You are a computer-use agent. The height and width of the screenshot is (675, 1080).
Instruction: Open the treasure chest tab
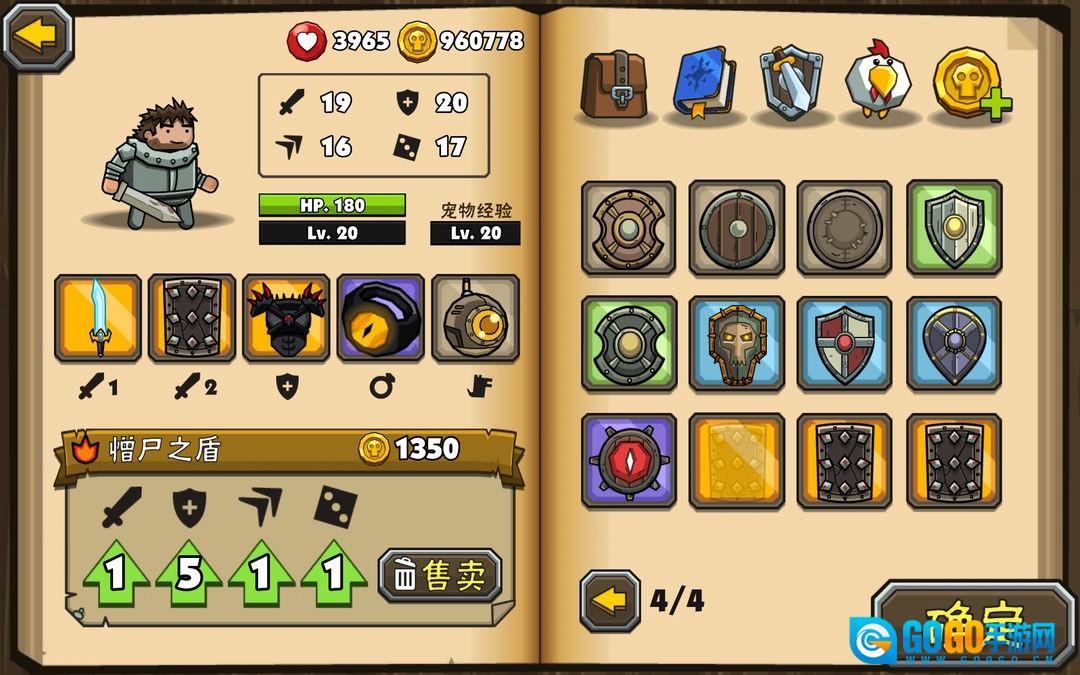pyautogui.click(x=615, y=84)
